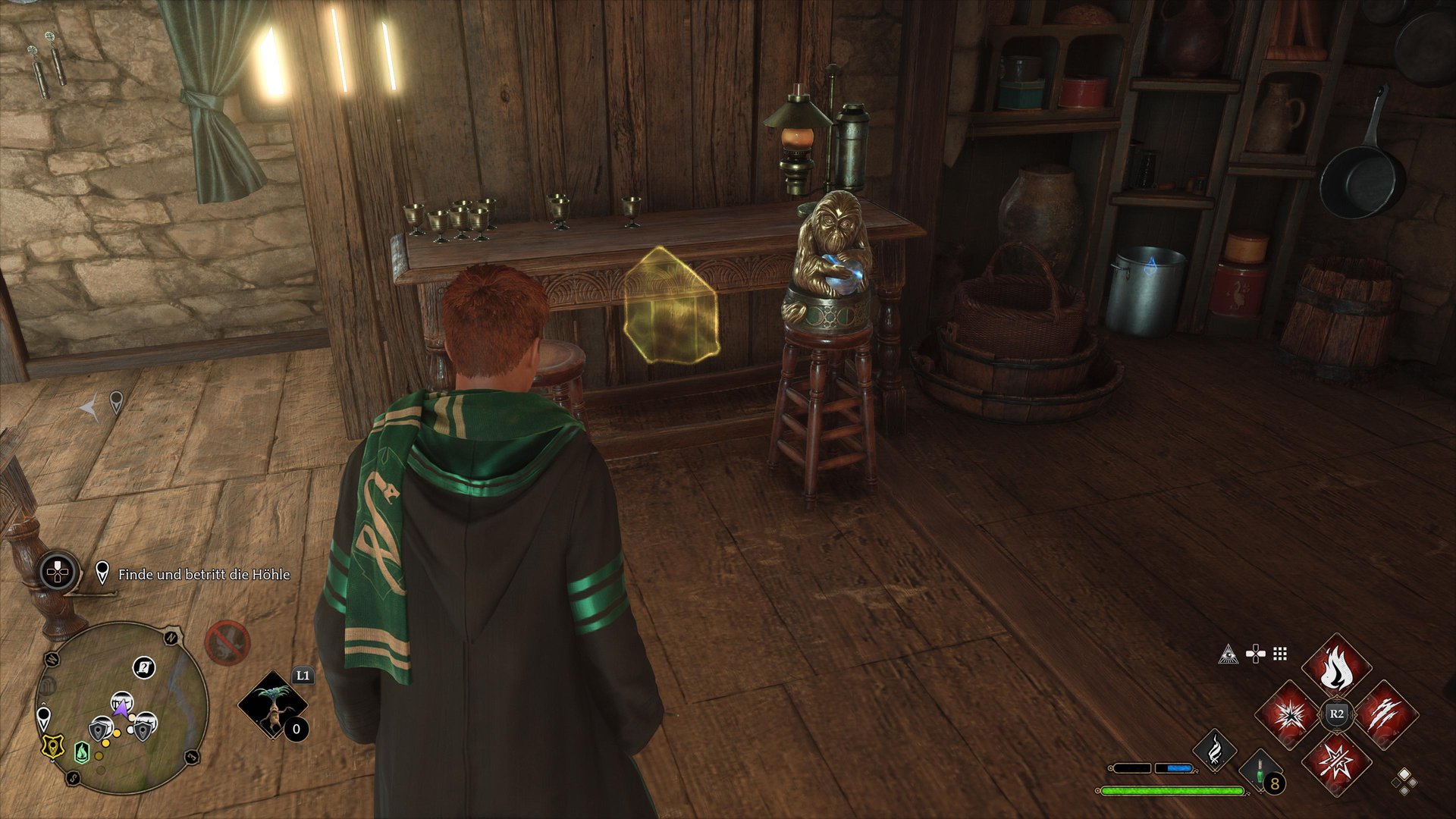
Task: Open the nine-square grid icon
Action: (x=1280, y=654)
